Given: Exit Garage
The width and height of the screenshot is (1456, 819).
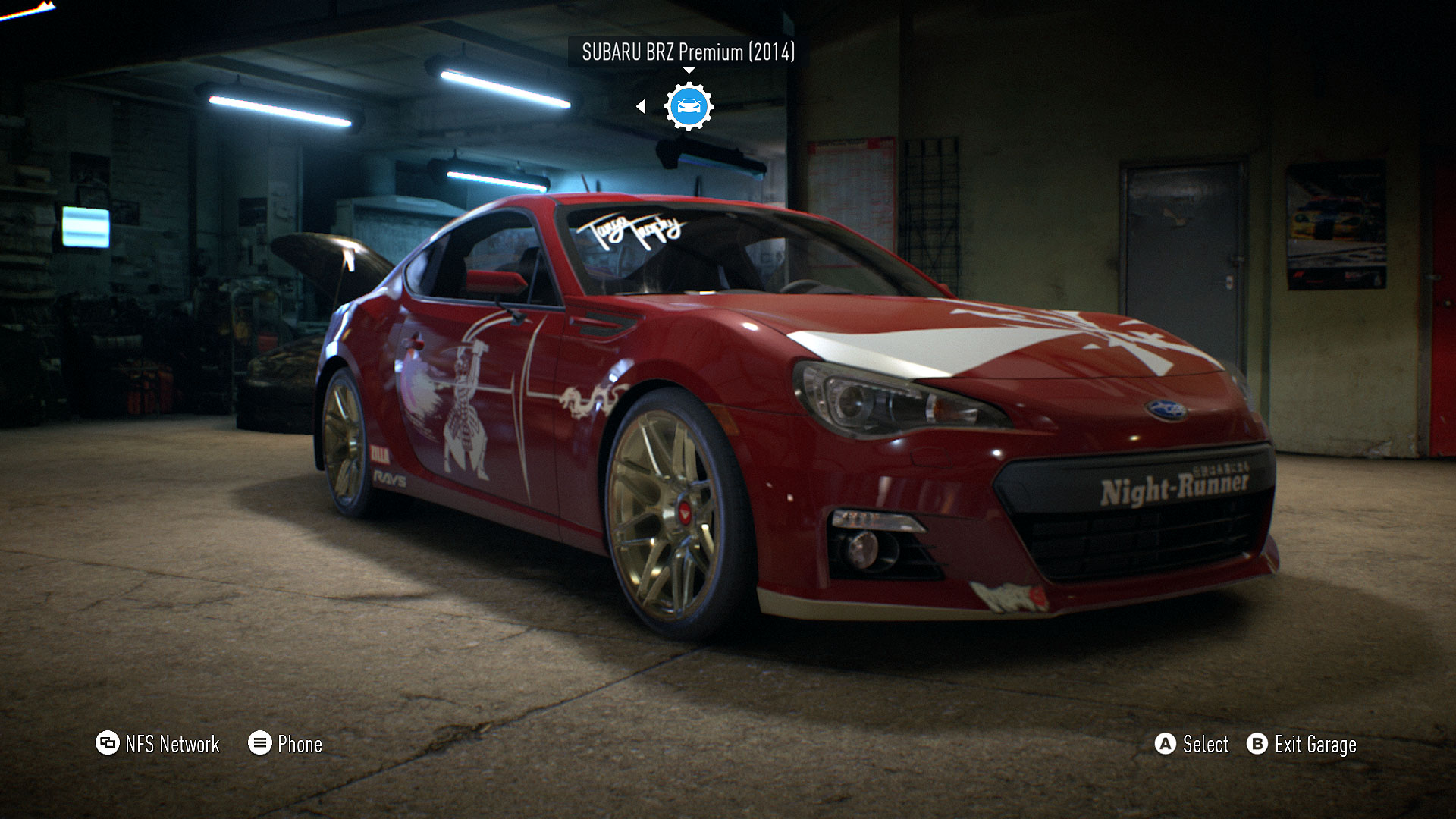Looking at the screenshot, I should [1301, 745].
